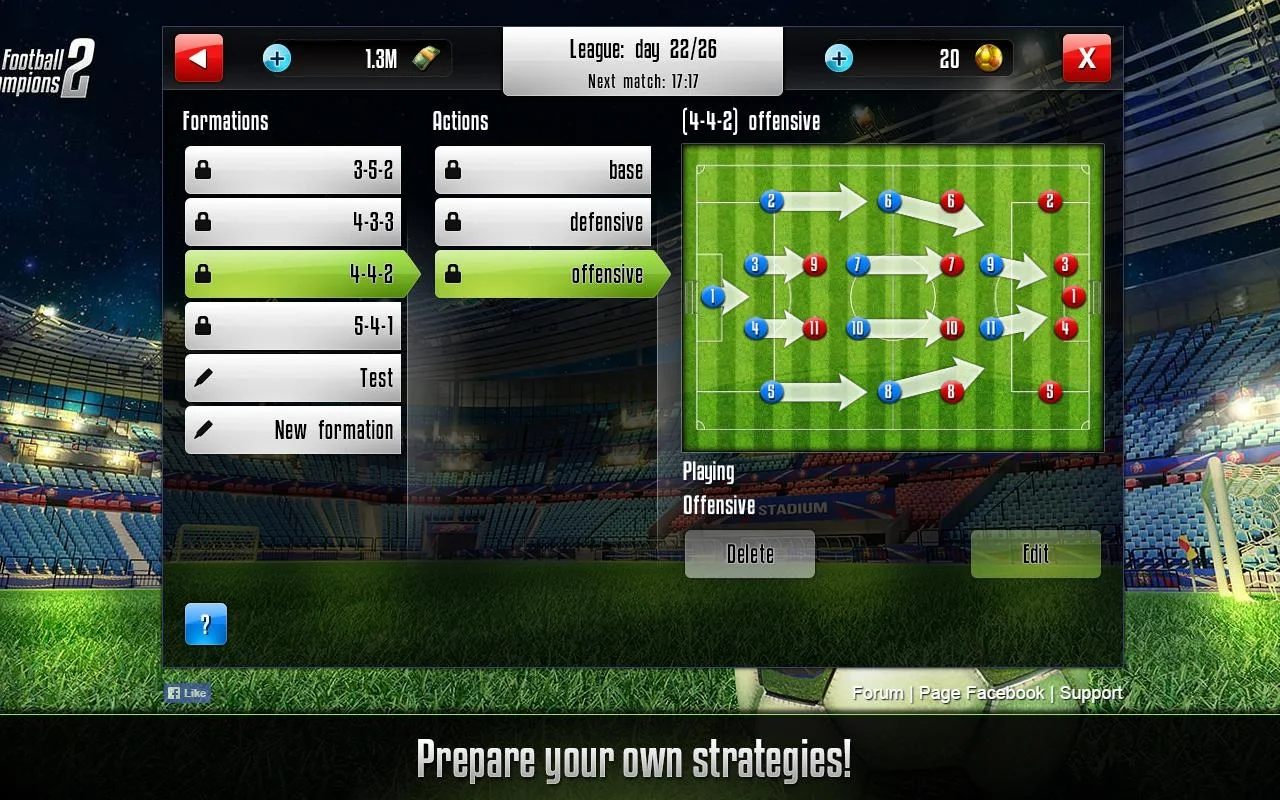
Task: Go back with the red arrow button
Action: [x=198, y=58]
